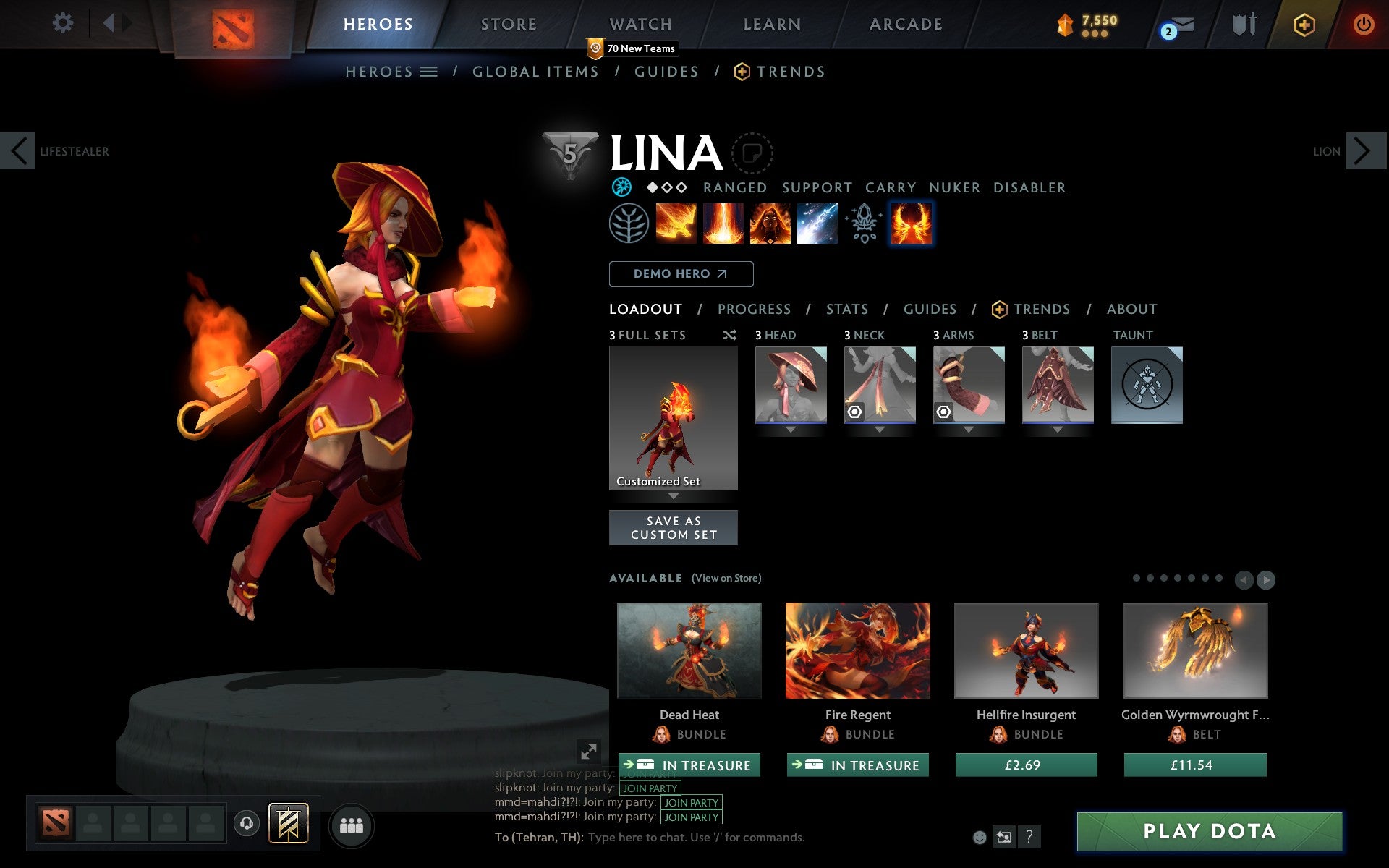Expand the Head item dropdown arrow
This screenshot has width=1389, height=868.
click(790, 428)
